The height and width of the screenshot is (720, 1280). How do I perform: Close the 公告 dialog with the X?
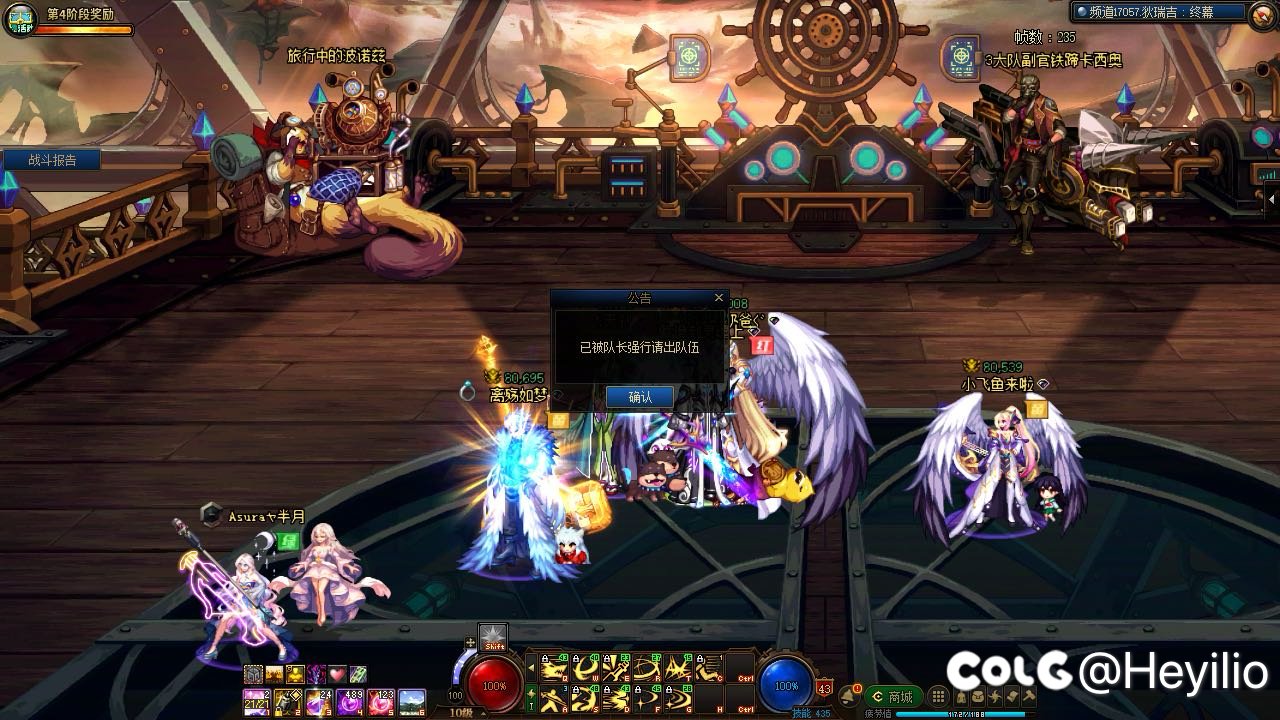click(718, 297)
